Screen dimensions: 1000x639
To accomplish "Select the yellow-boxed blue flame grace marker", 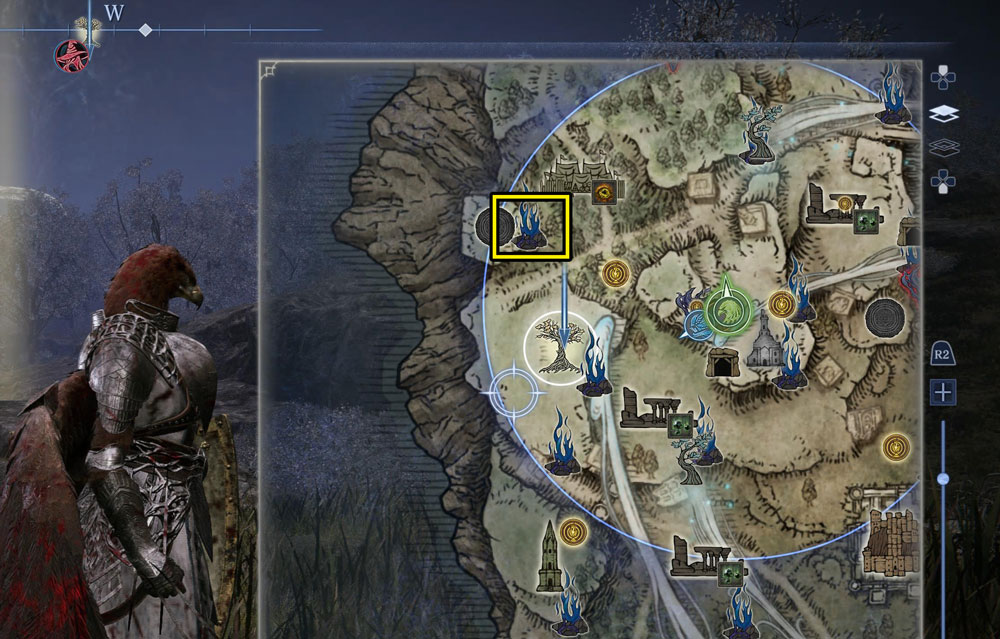I will coord(530,226).
